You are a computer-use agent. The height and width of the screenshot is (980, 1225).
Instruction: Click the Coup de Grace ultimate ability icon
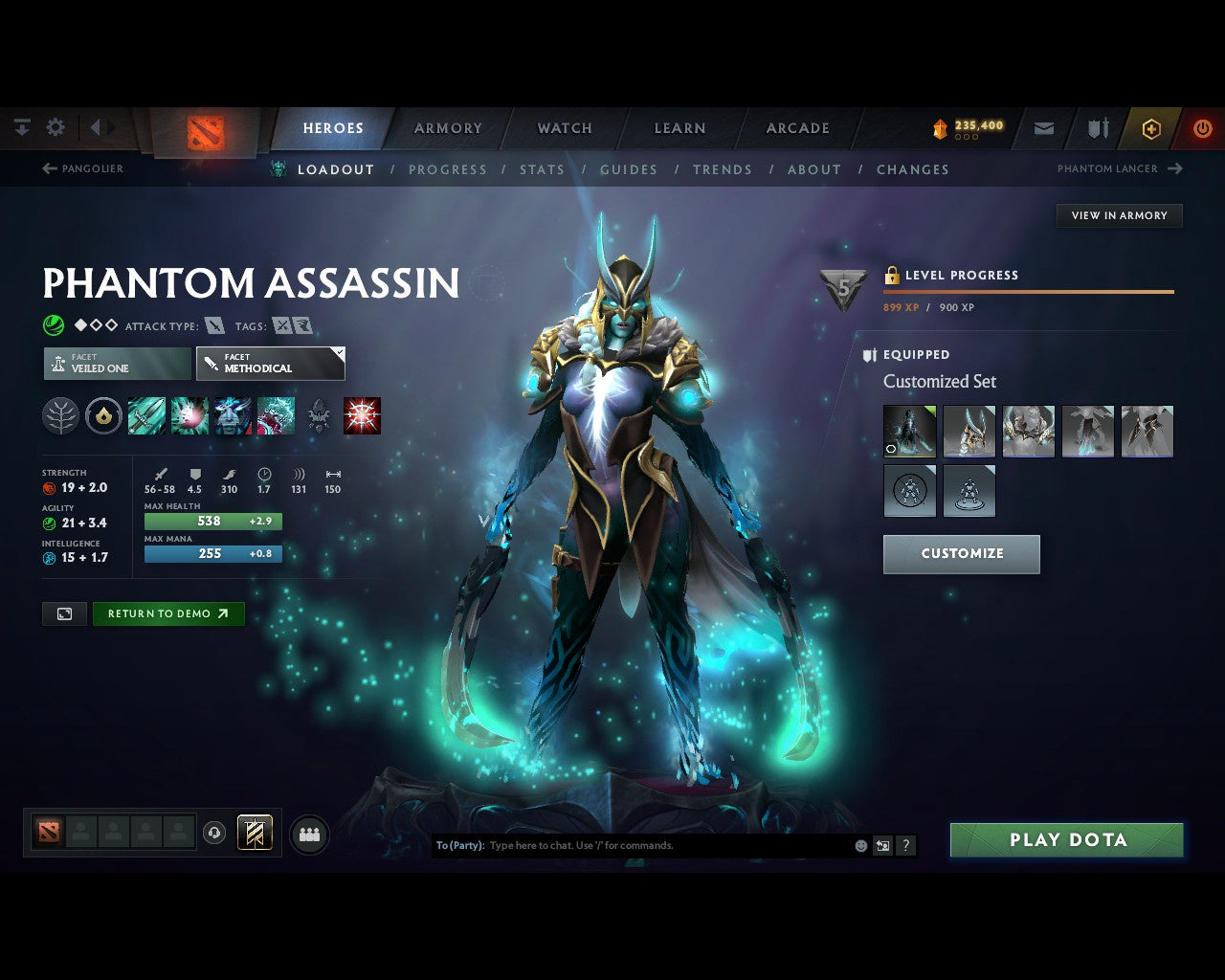pyautogui.click(x=361, y=415)
